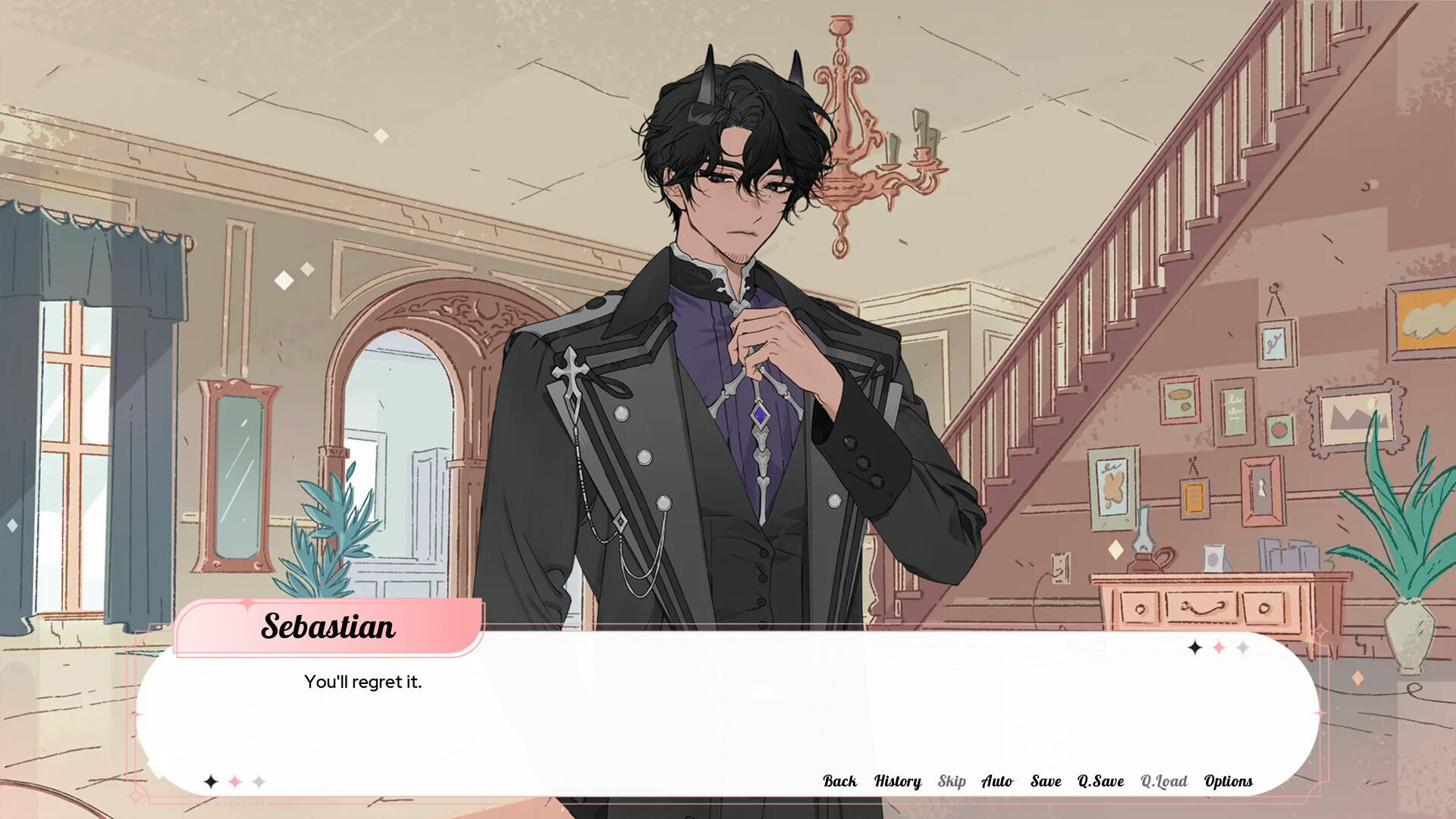Click Sebastian's name plate
This screenshot has width=1456, height=819.
[x=328, y=626]
